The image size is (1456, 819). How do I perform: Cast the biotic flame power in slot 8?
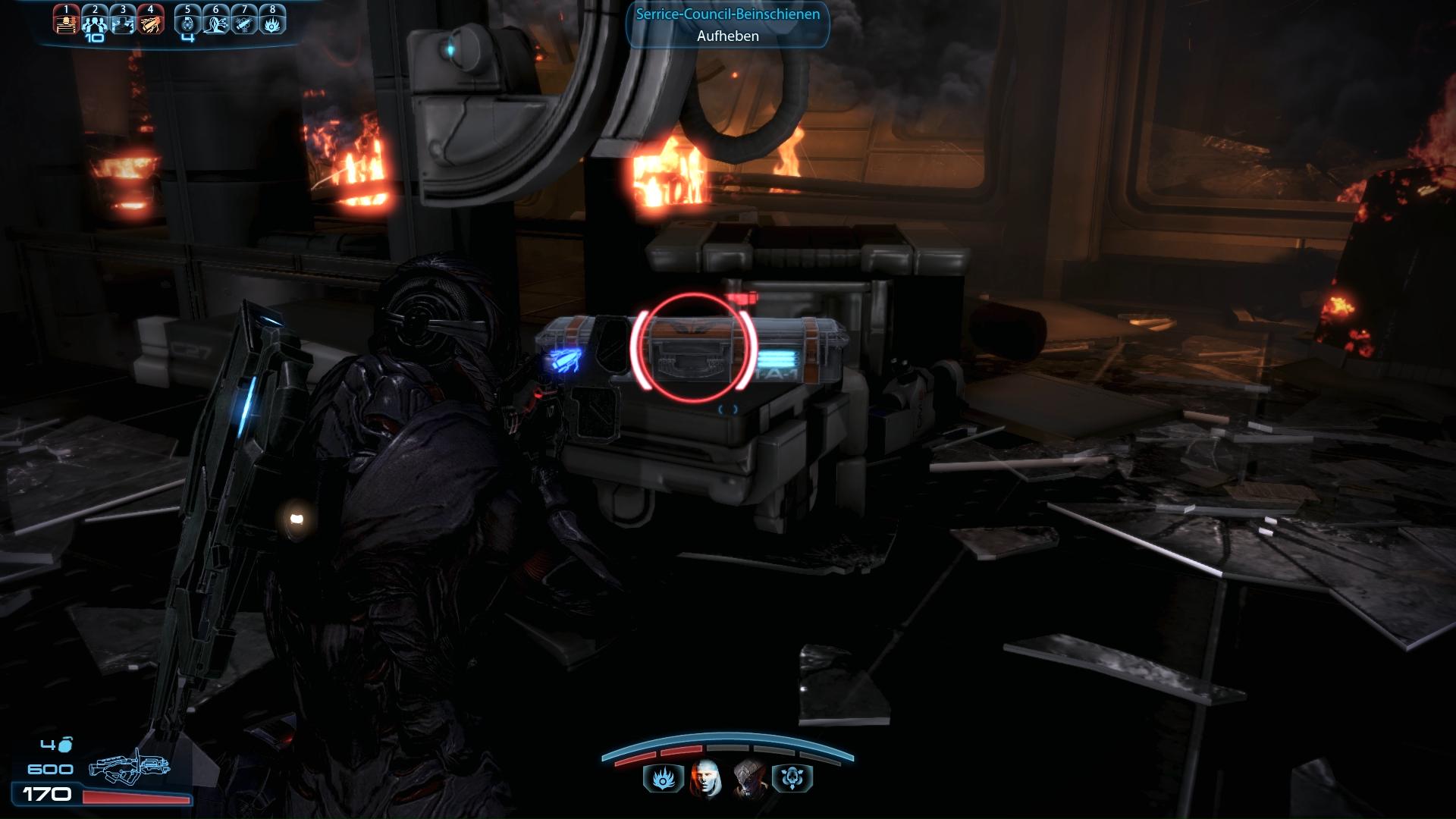[x=272, y=21]
